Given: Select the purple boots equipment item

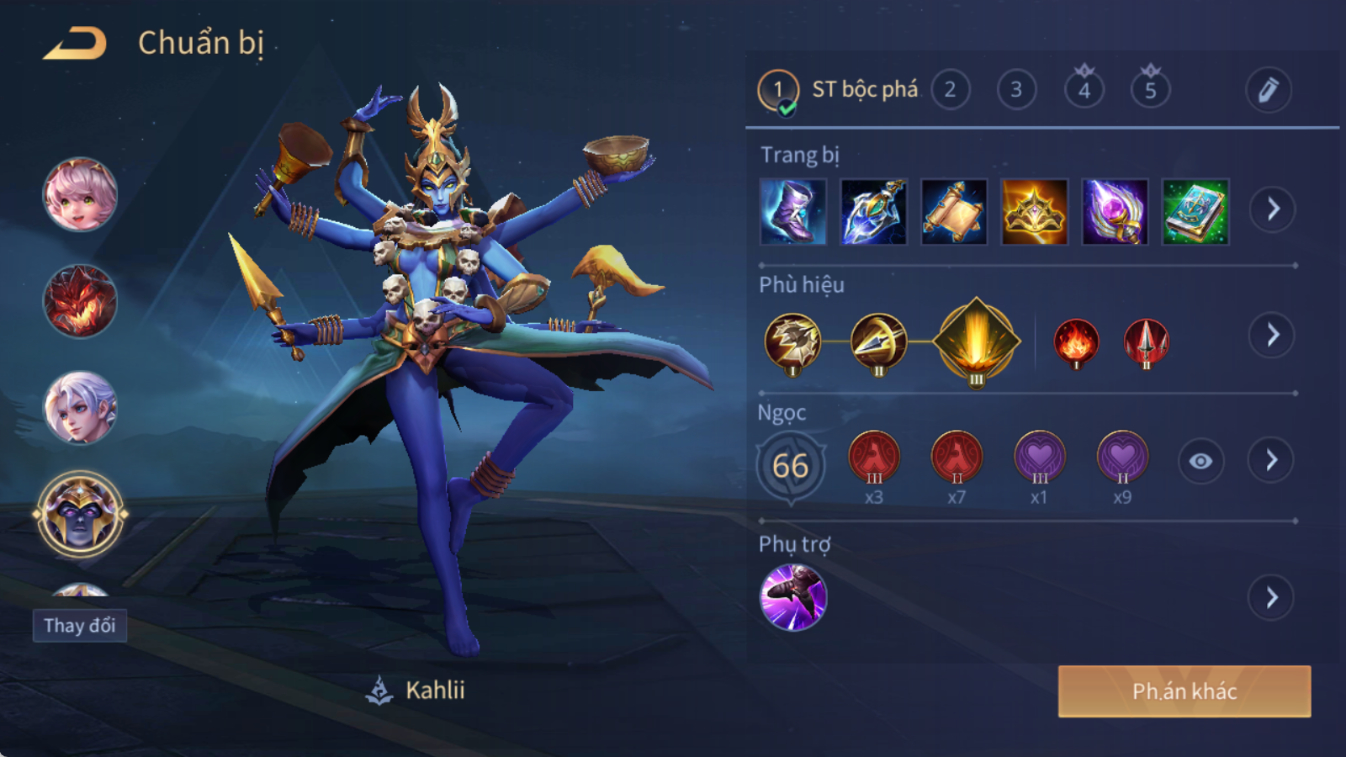Looking at the screenshot, I should (x=793, y=211).
